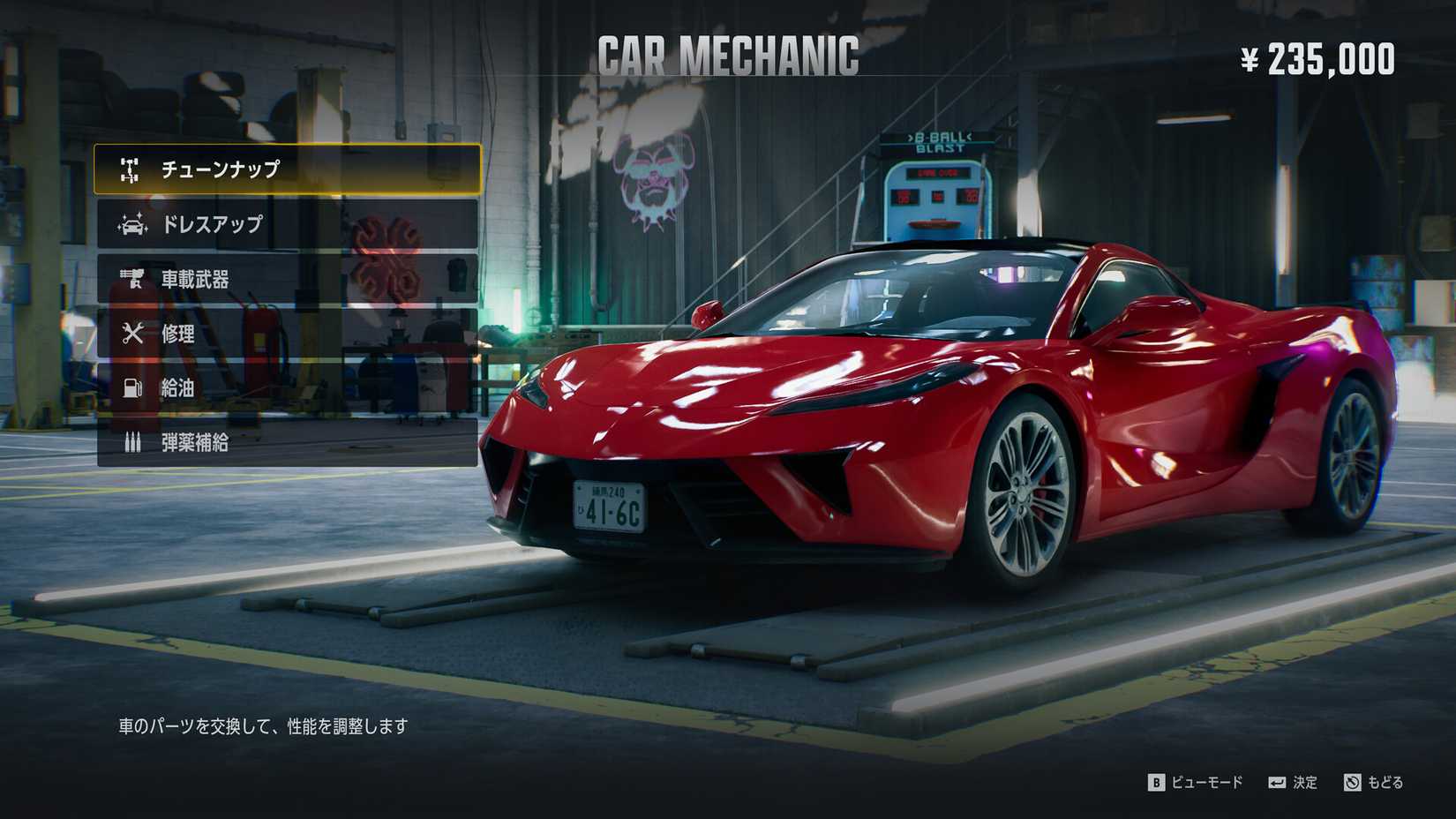Click the chassis icon beside チューンナップ
The image size is (1456, 819).
(x=131, y=167)
